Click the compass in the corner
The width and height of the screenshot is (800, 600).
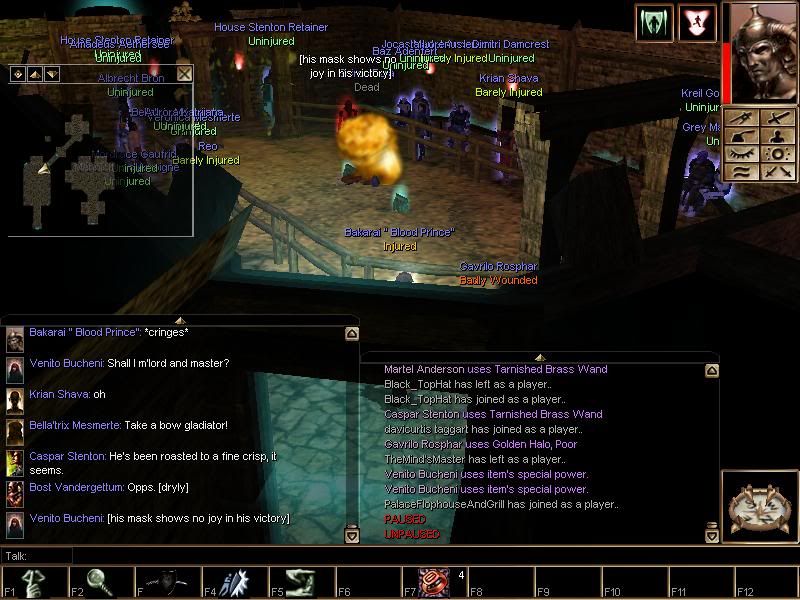point(760,506)
